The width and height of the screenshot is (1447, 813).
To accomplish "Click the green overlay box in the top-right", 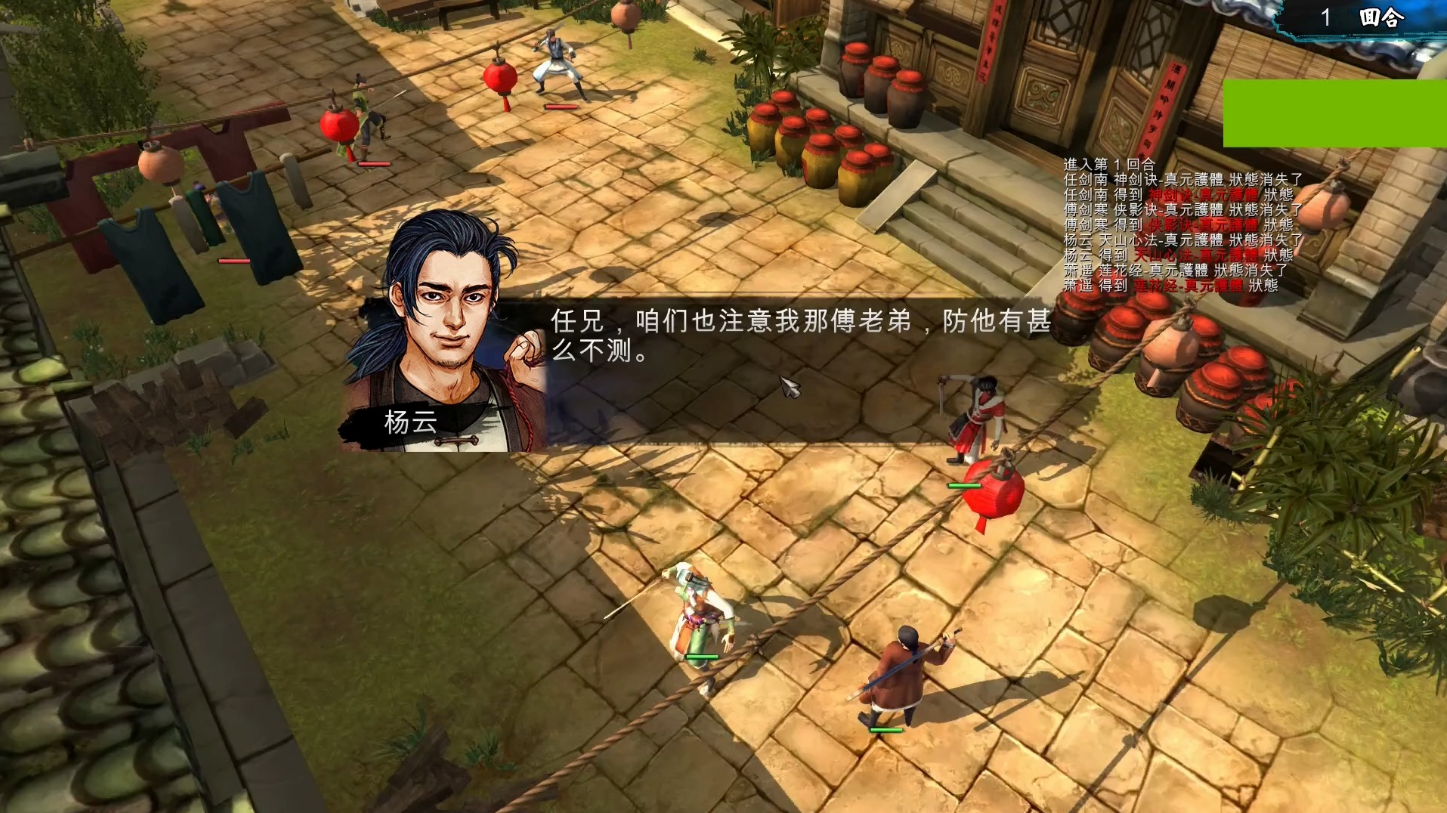I will coord(1335,113).
